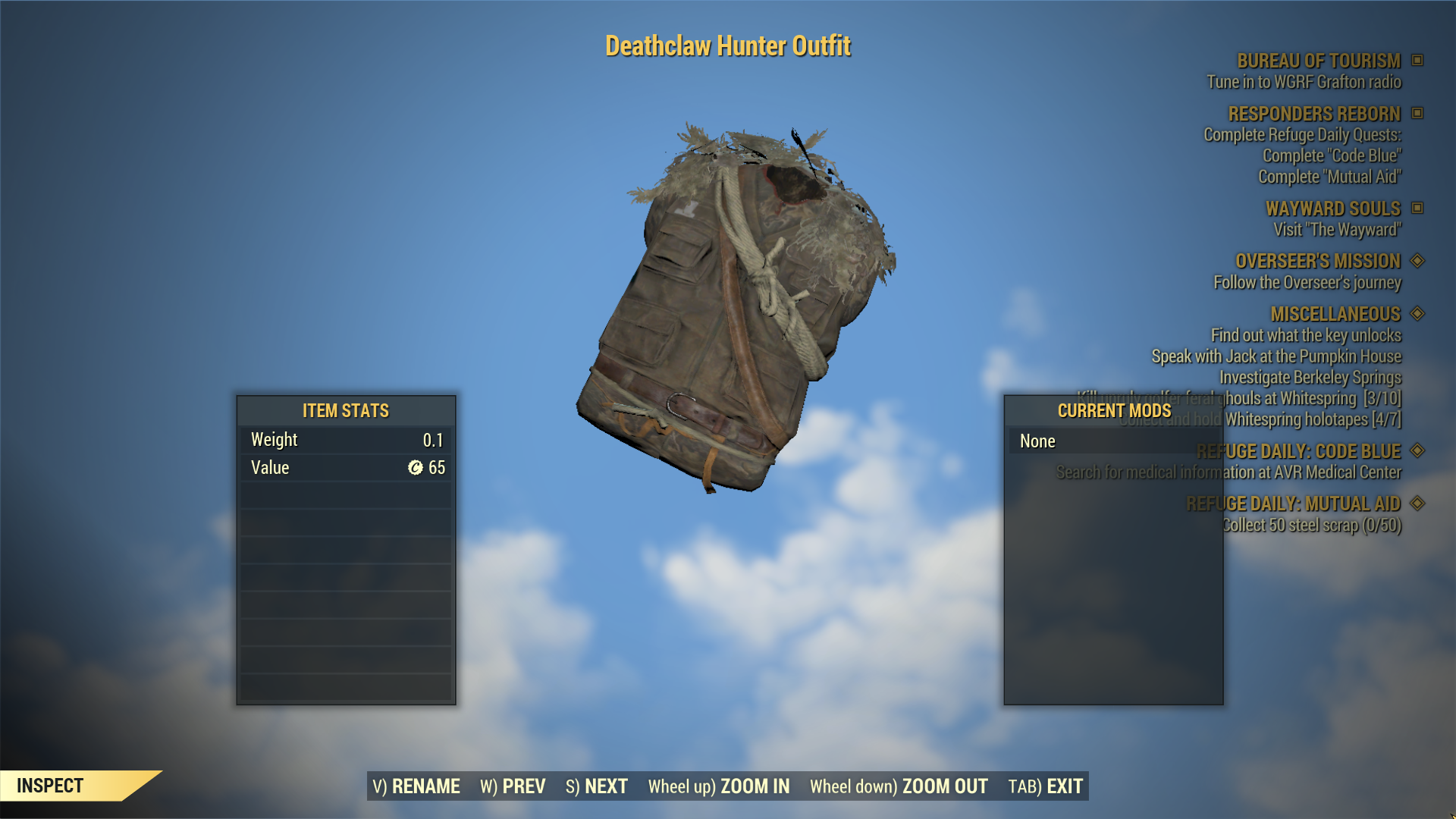Open the Refuge Daily: Mutual Aid quest
This screenshot has height=819, width=1456.
pyautogui.click(x=1293, y=504)
